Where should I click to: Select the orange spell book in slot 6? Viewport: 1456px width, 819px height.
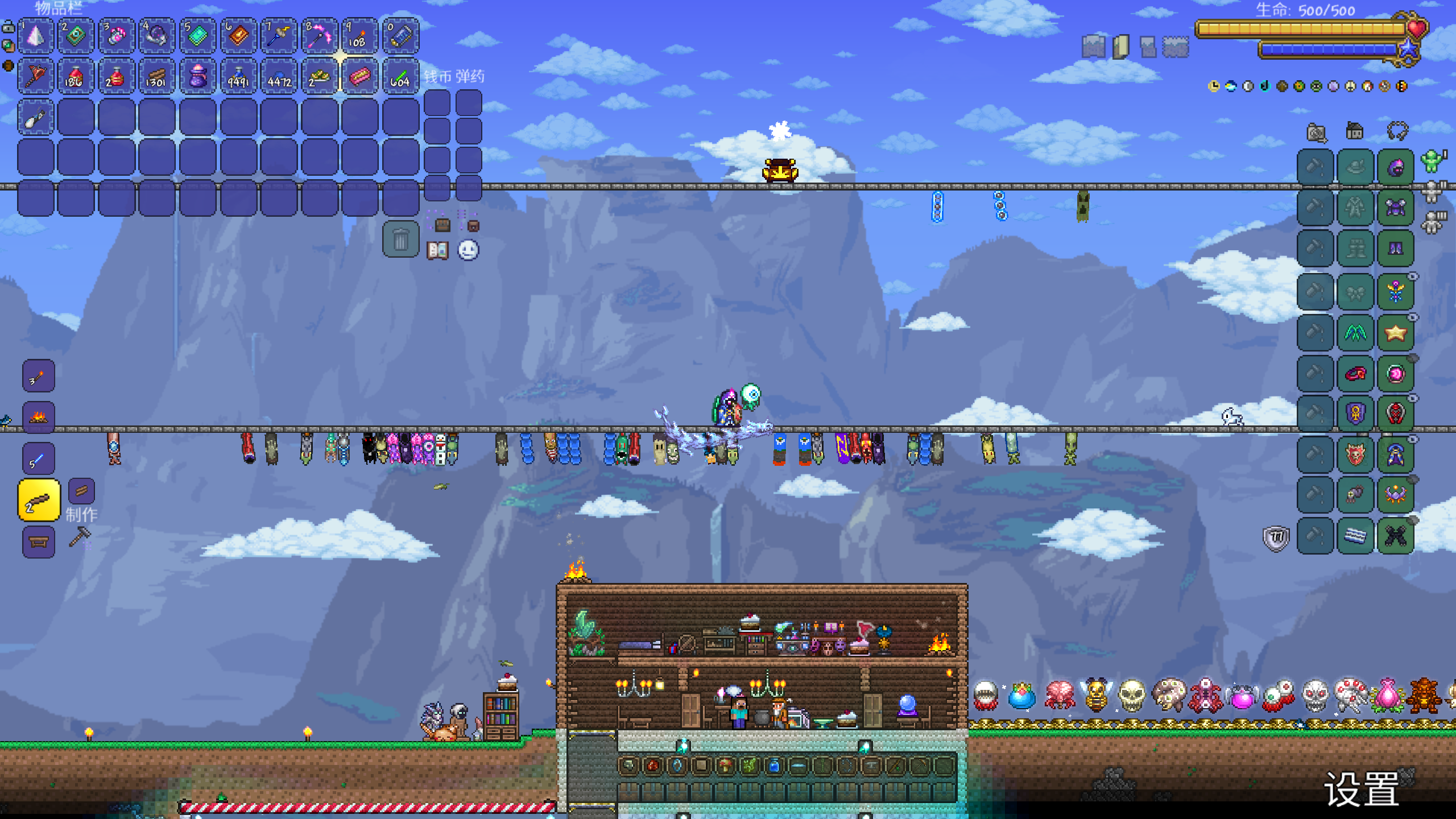click(238, 36)
